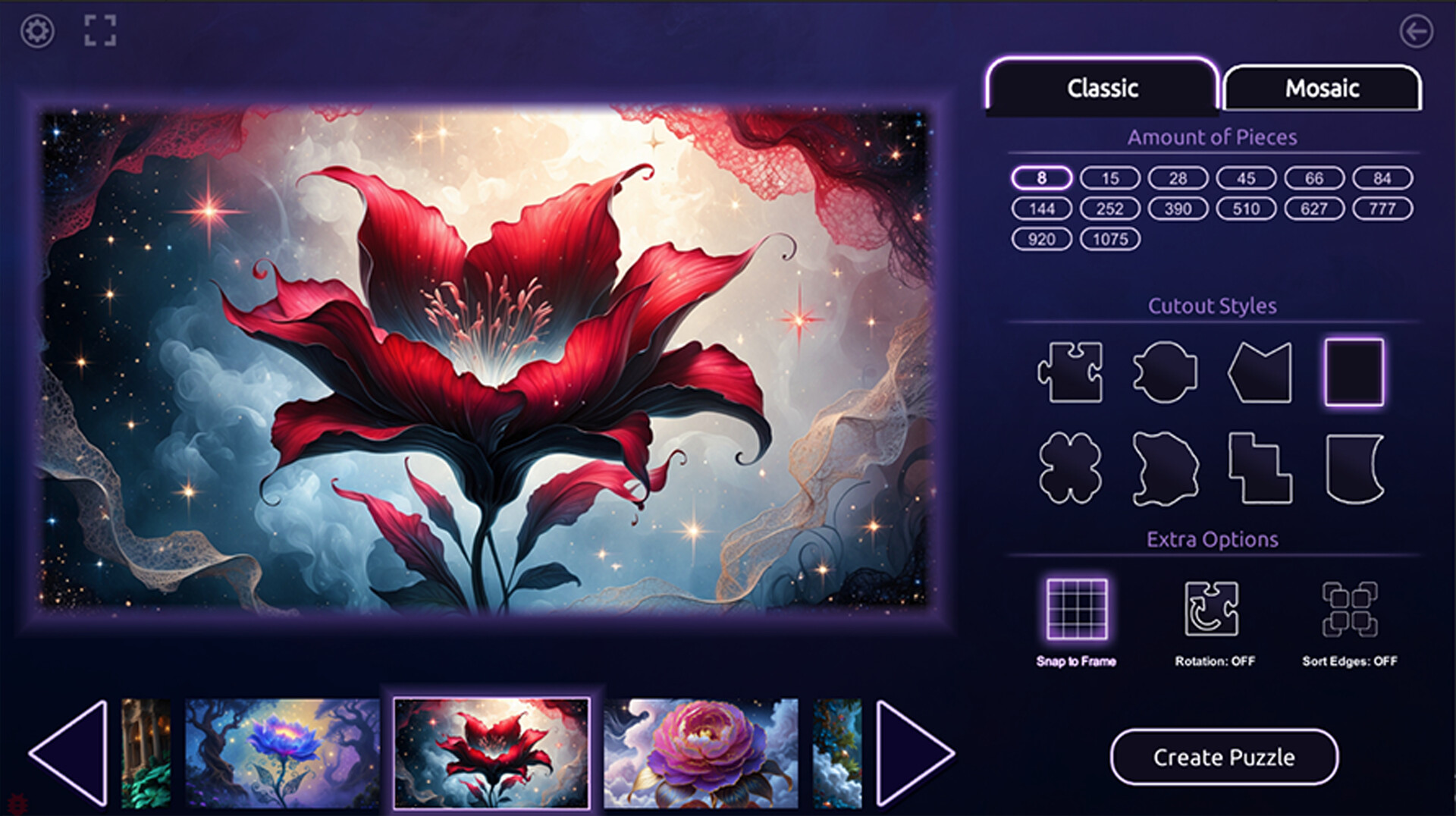
Task: Pick the curved-bottom cutout style
Action: (1356, 466)
